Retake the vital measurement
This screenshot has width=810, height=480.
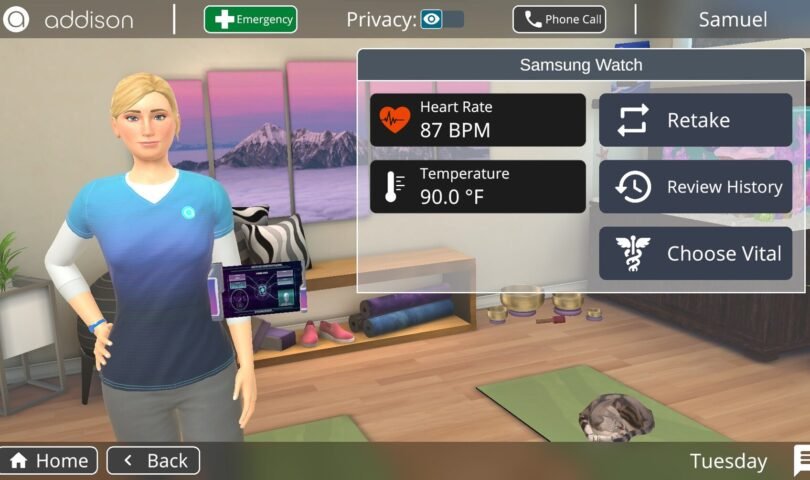tap(695, 120)
